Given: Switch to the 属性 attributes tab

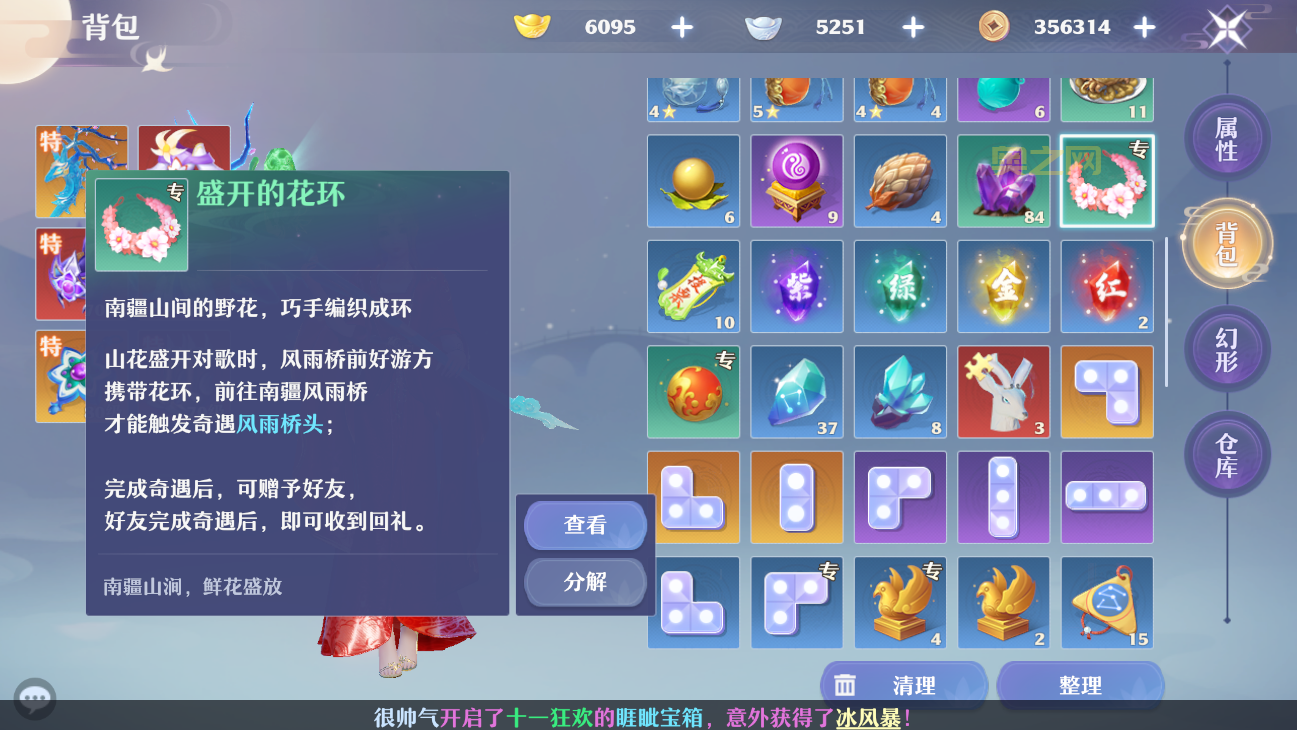Looking at the screenshot, I should point(1226,138).
